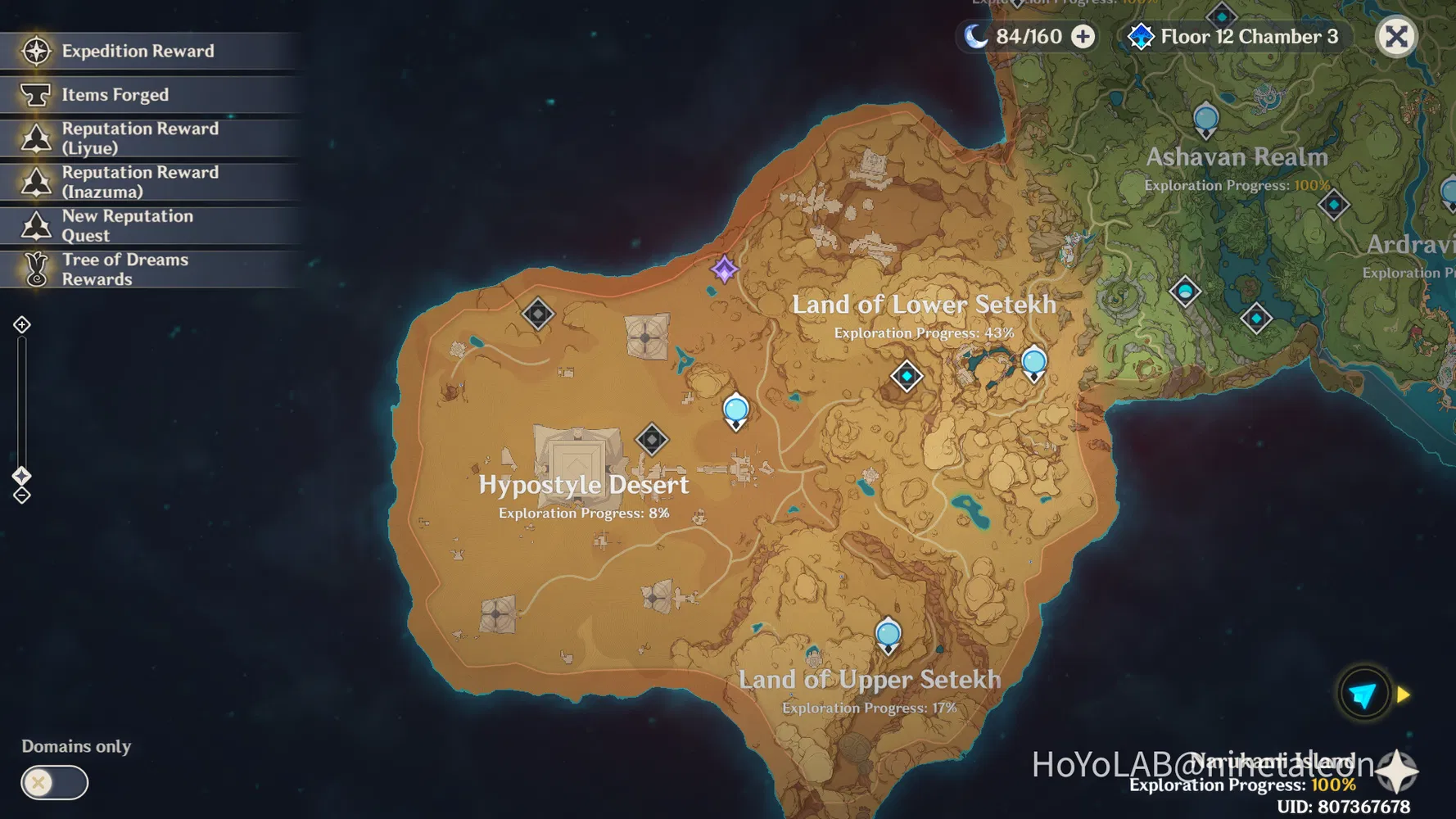This screenshot has width=1456, height=819.
Task: Click the plus next to 84/160
Action: (1083, 36)
